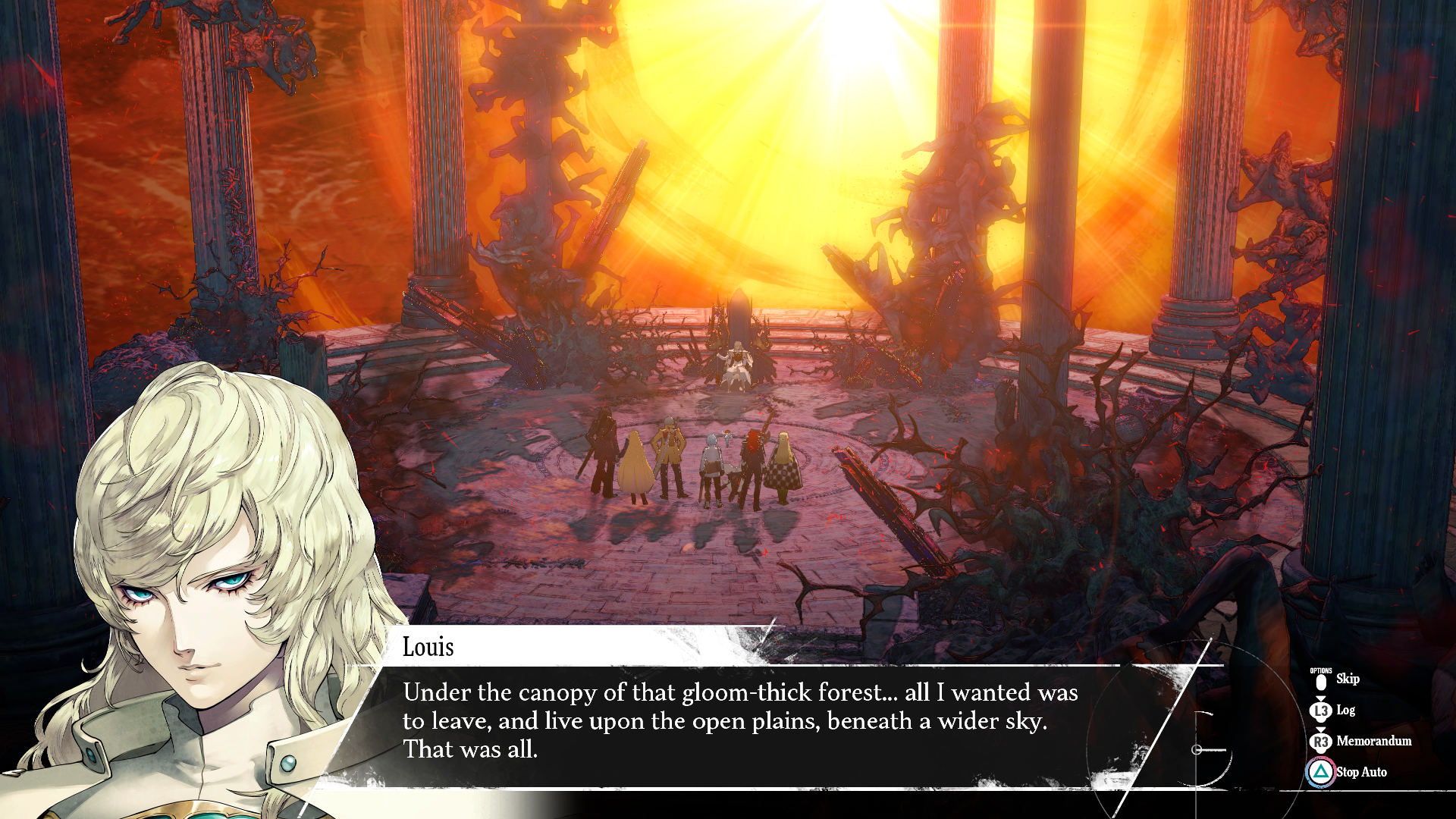The width and height of the screenshot is (1456, 819).
Task: Open the Memorandum
Action: (1373, 742)
